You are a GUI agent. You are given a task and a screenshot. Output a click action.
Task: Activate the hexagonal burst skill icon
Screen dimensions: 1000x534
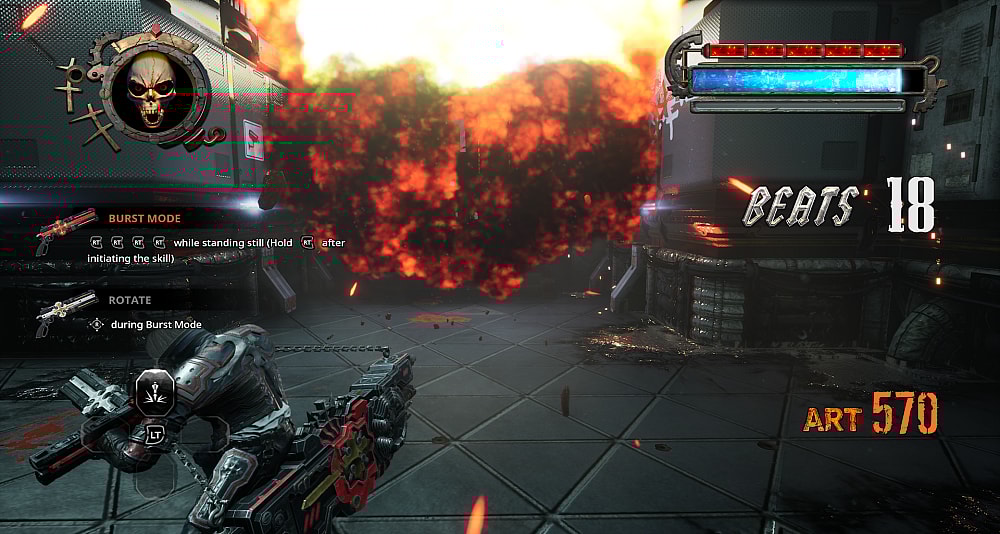[x=155, y=390]
